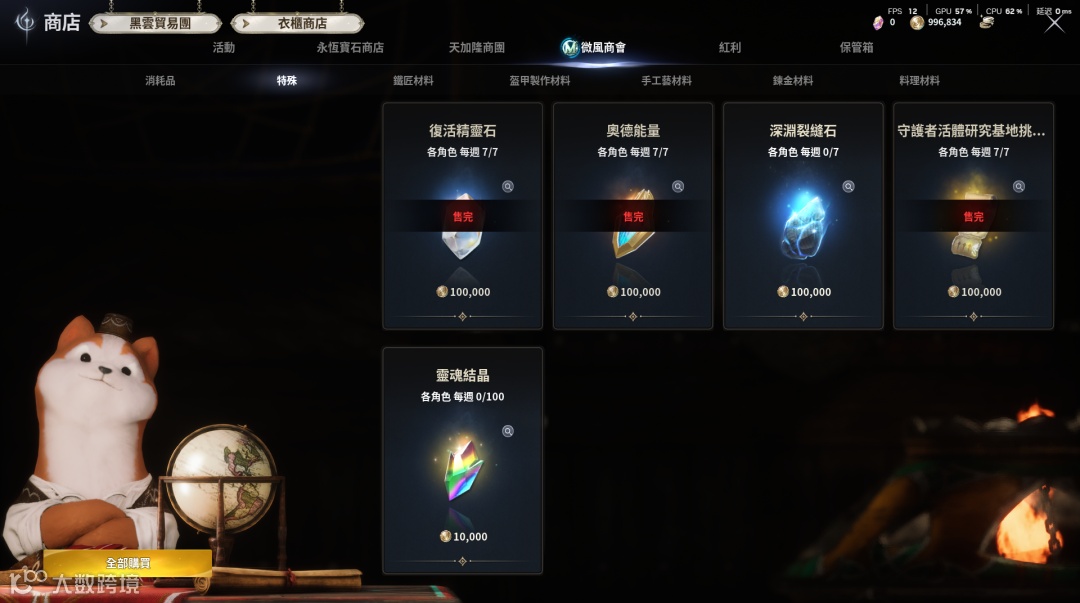Choose the 靈魂結晶 item card
This screenshot has height=603, width=1080.
click(x=462, y=460)
